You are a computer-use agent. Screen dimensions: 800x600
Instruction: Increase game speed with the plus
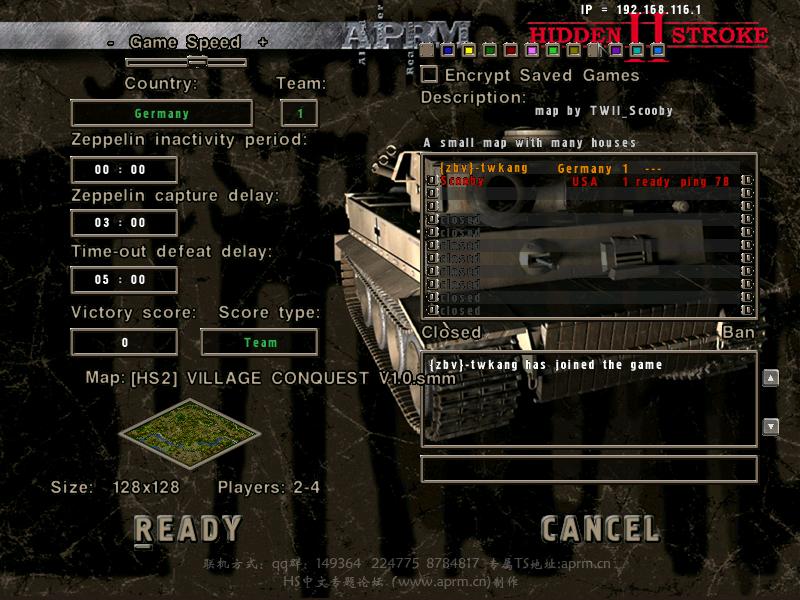coord(262,42)
